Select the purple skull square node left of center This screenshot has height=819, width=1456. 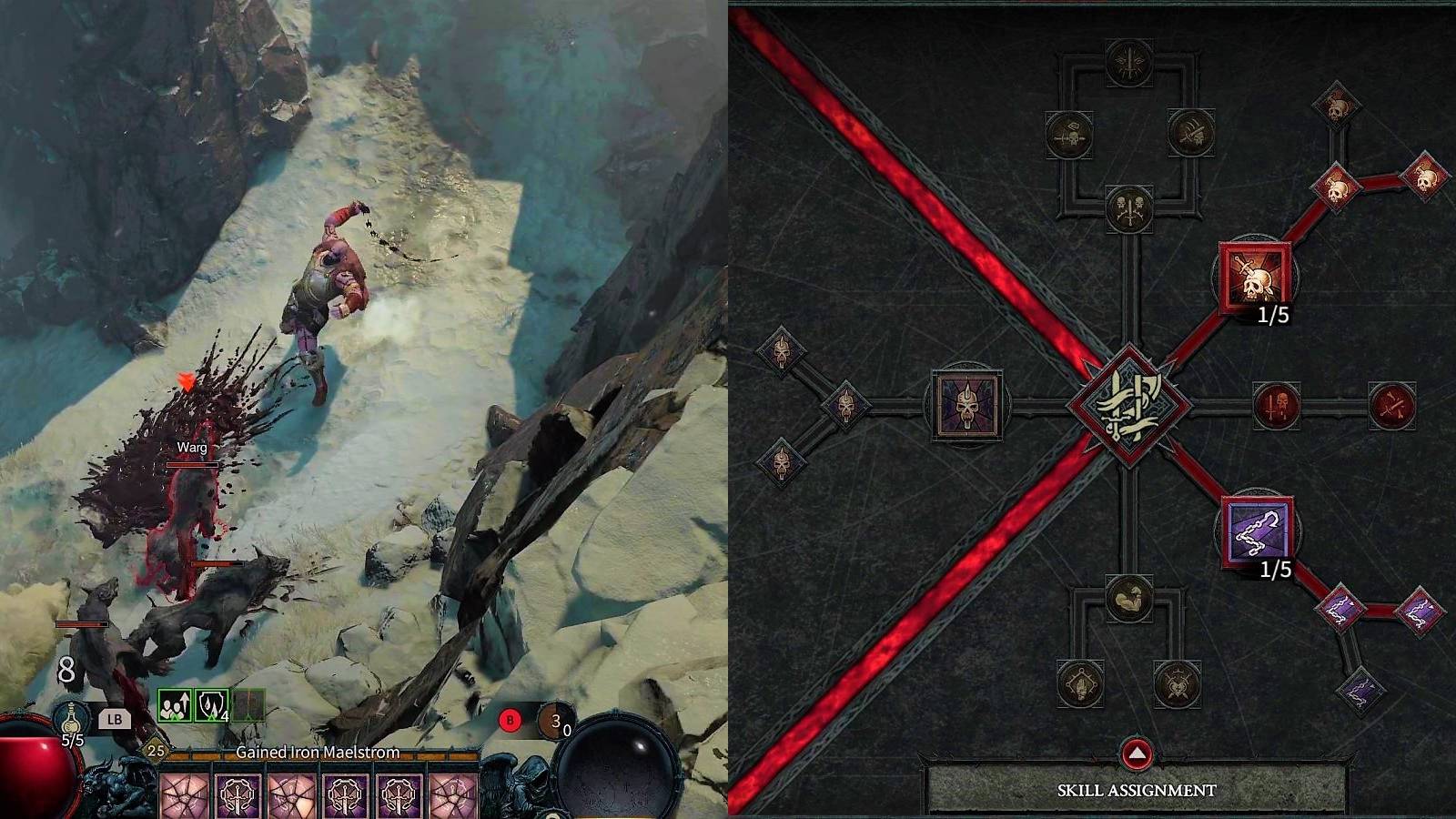(x=969, y=407)
